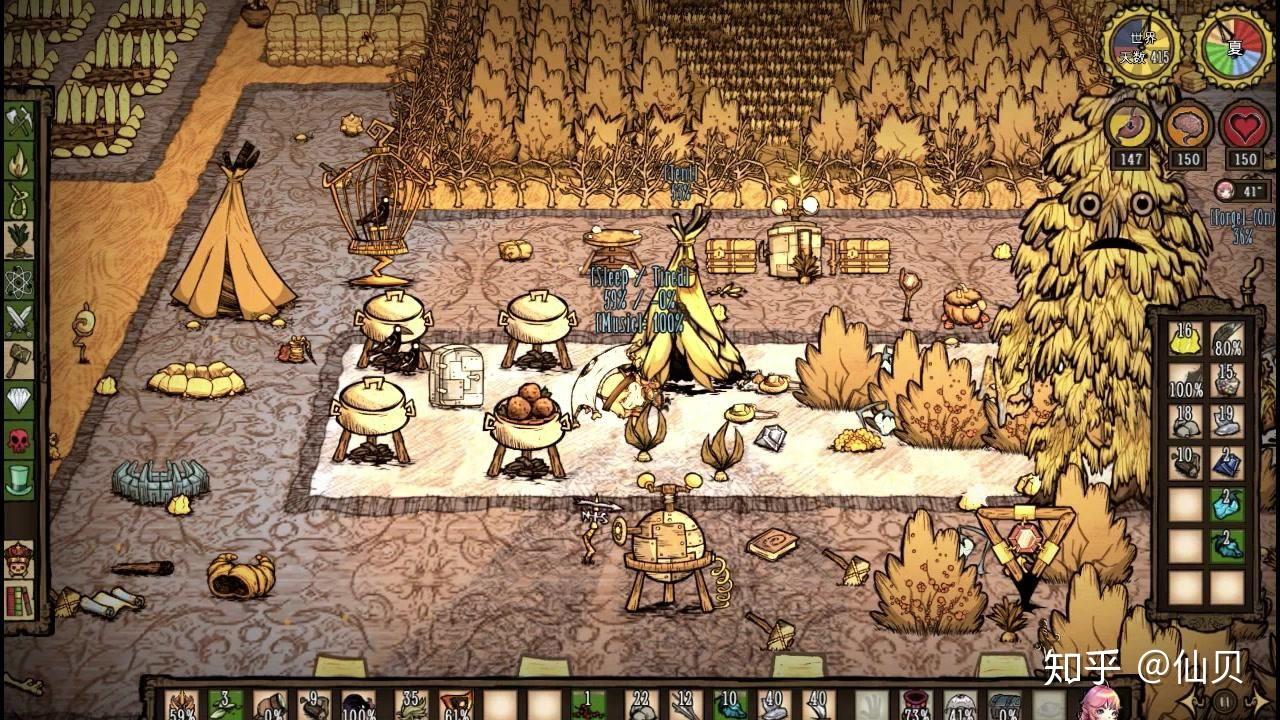The height and width of the screenshot is (720, 1280).
Task: Select the Refine diamond crafting tab
Action: 19,400
